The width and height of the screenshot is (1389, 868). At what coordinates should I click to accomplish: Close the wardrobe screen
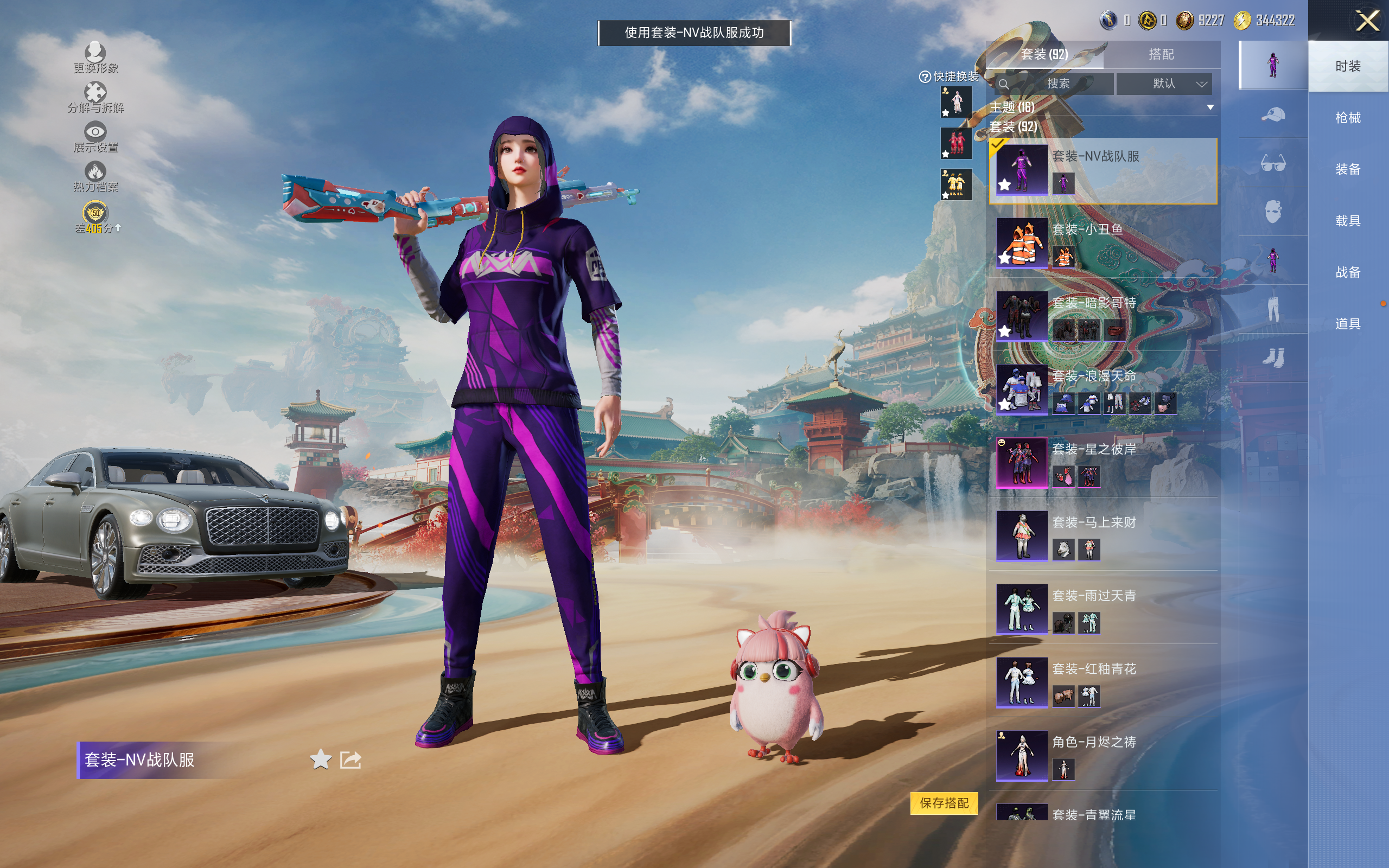(x=1367, y=22)
